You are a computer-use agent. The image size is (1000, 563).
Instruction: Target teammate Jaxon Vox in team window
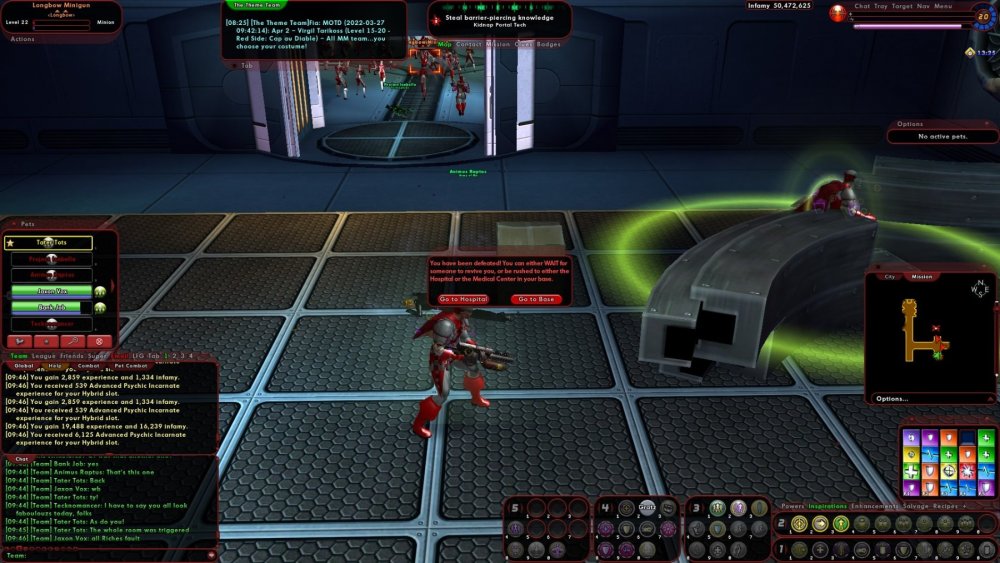point(51,291)
